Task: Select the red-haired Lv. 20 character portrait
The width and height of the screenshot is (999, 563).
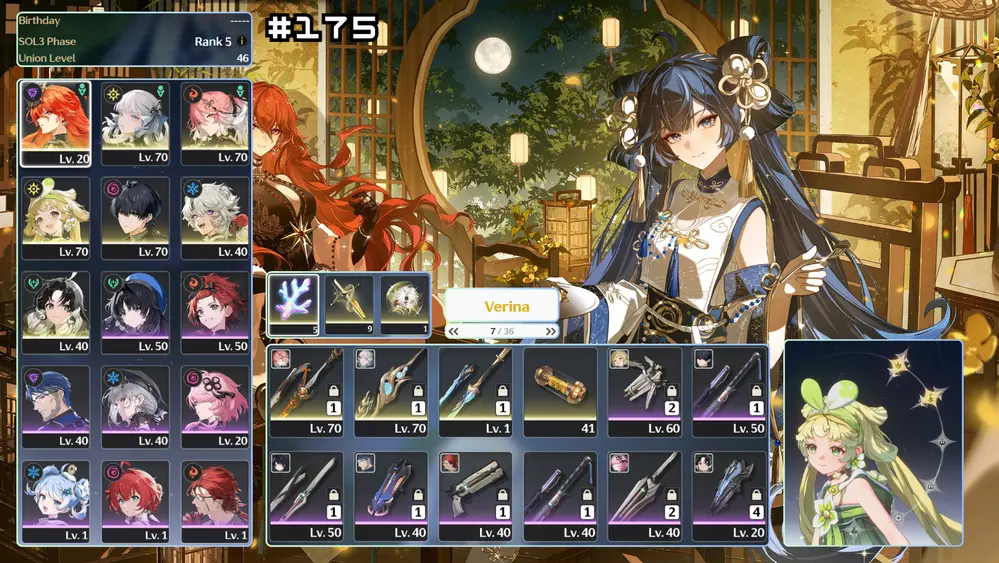Action: click(x=55, y=123)
